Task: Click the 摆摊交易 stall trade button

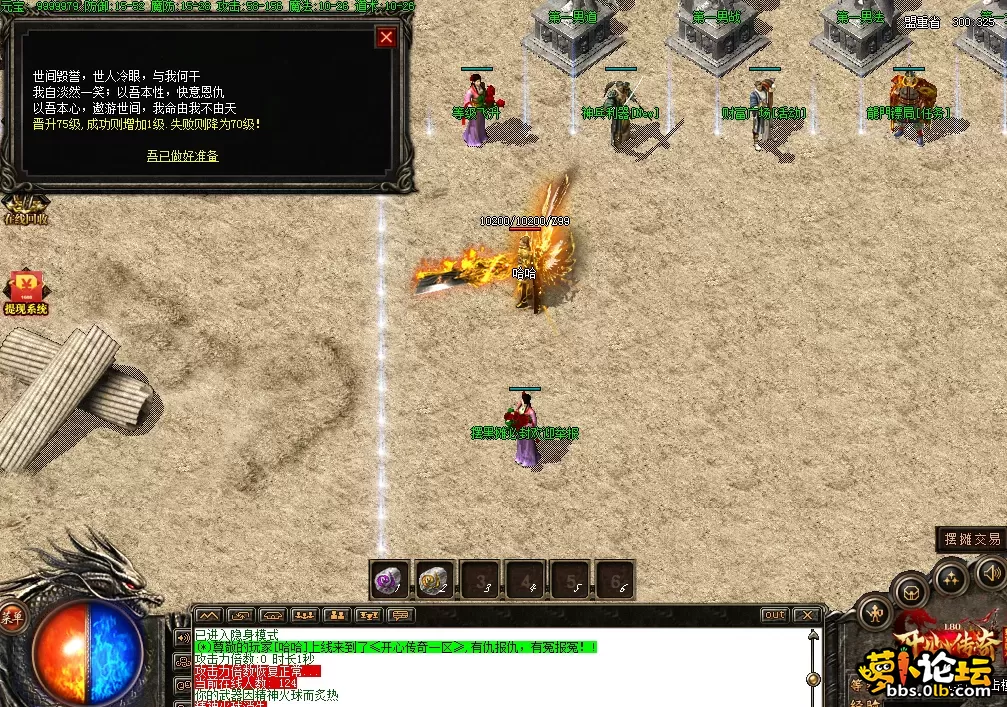Action: pyautogui.click(x=972, y=539)
